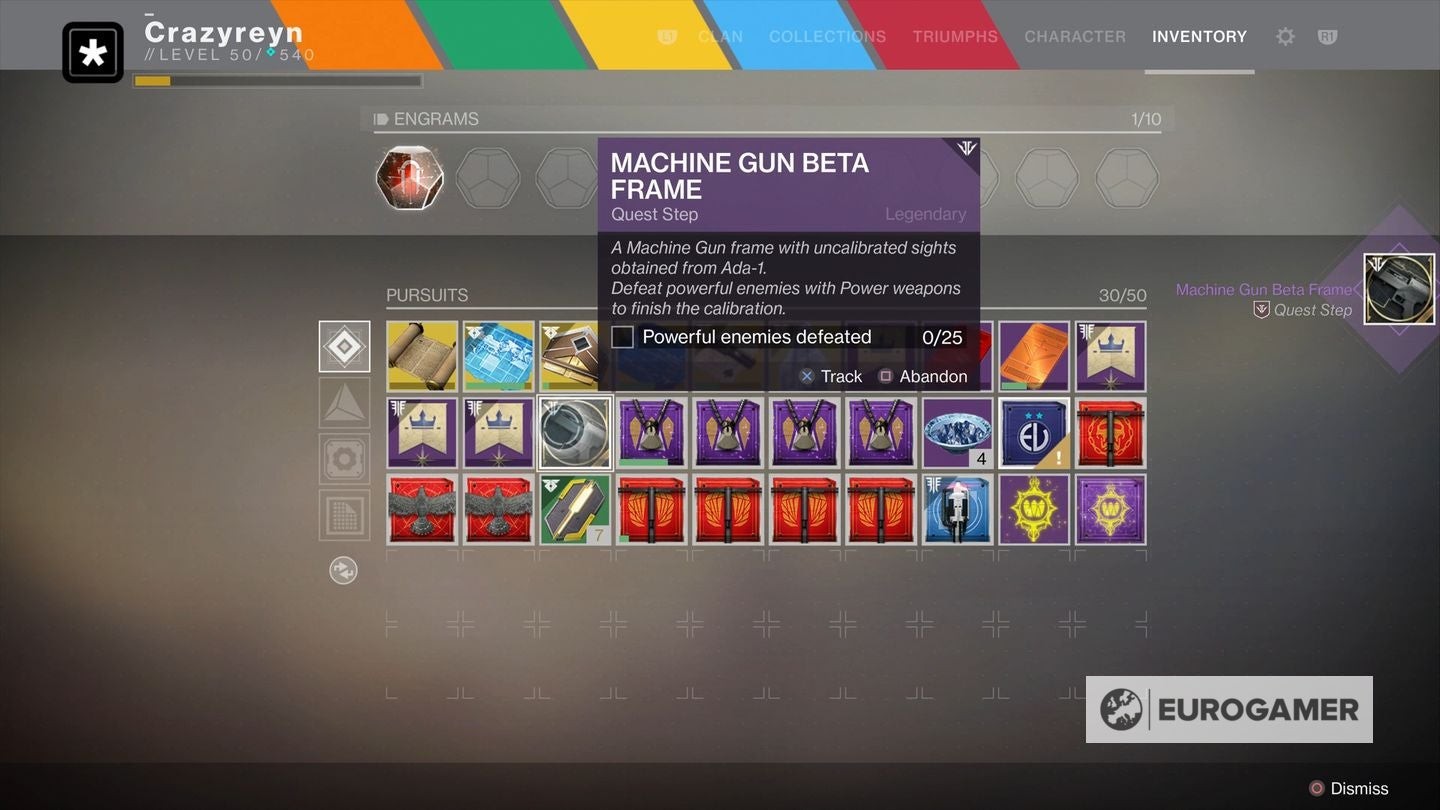Select the Machine Gun Beta Frame weapon icon
This screenshot has height=810, width=1440.
[1398, 288]
